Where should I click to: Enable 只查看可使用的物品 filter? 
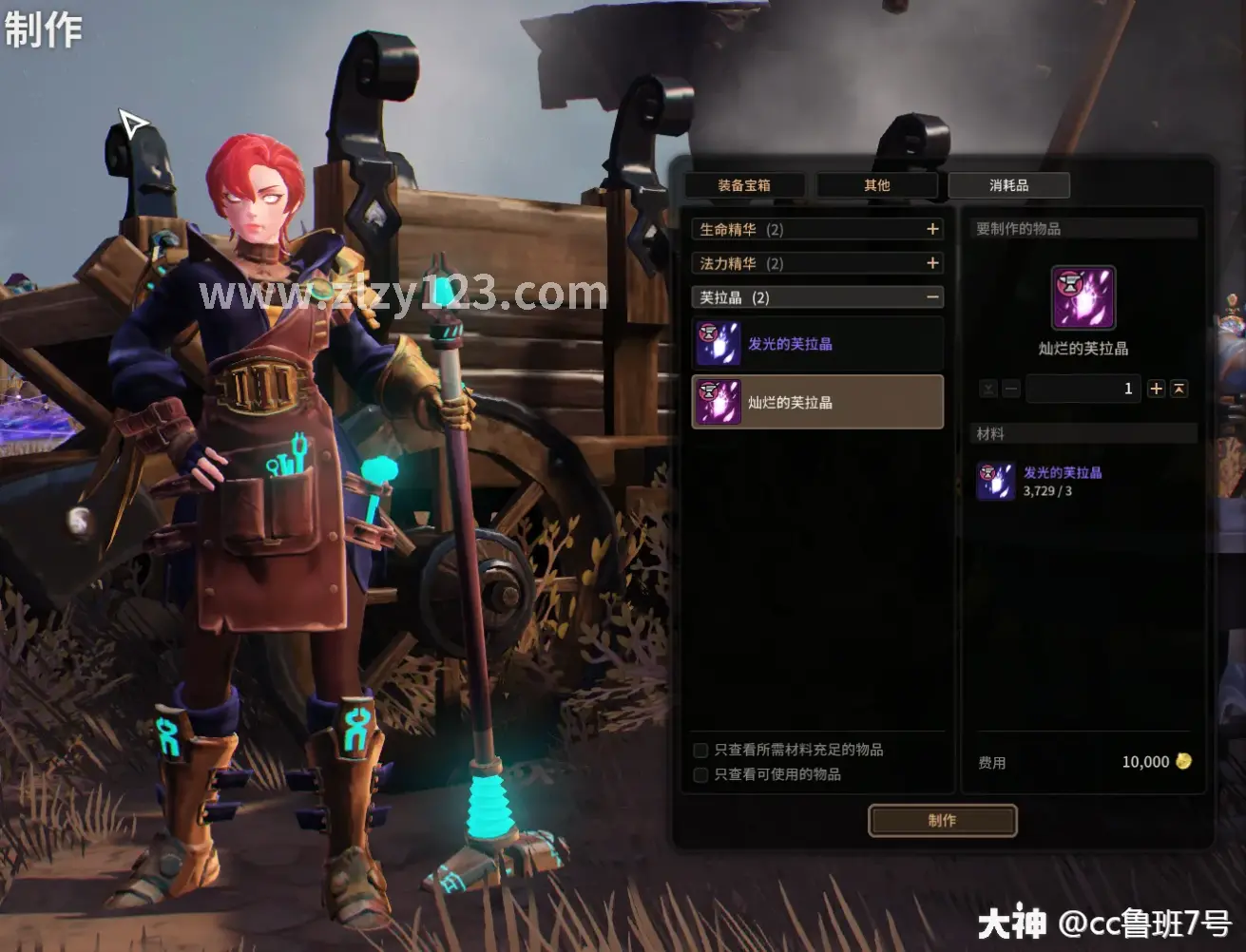pos(701,775)
